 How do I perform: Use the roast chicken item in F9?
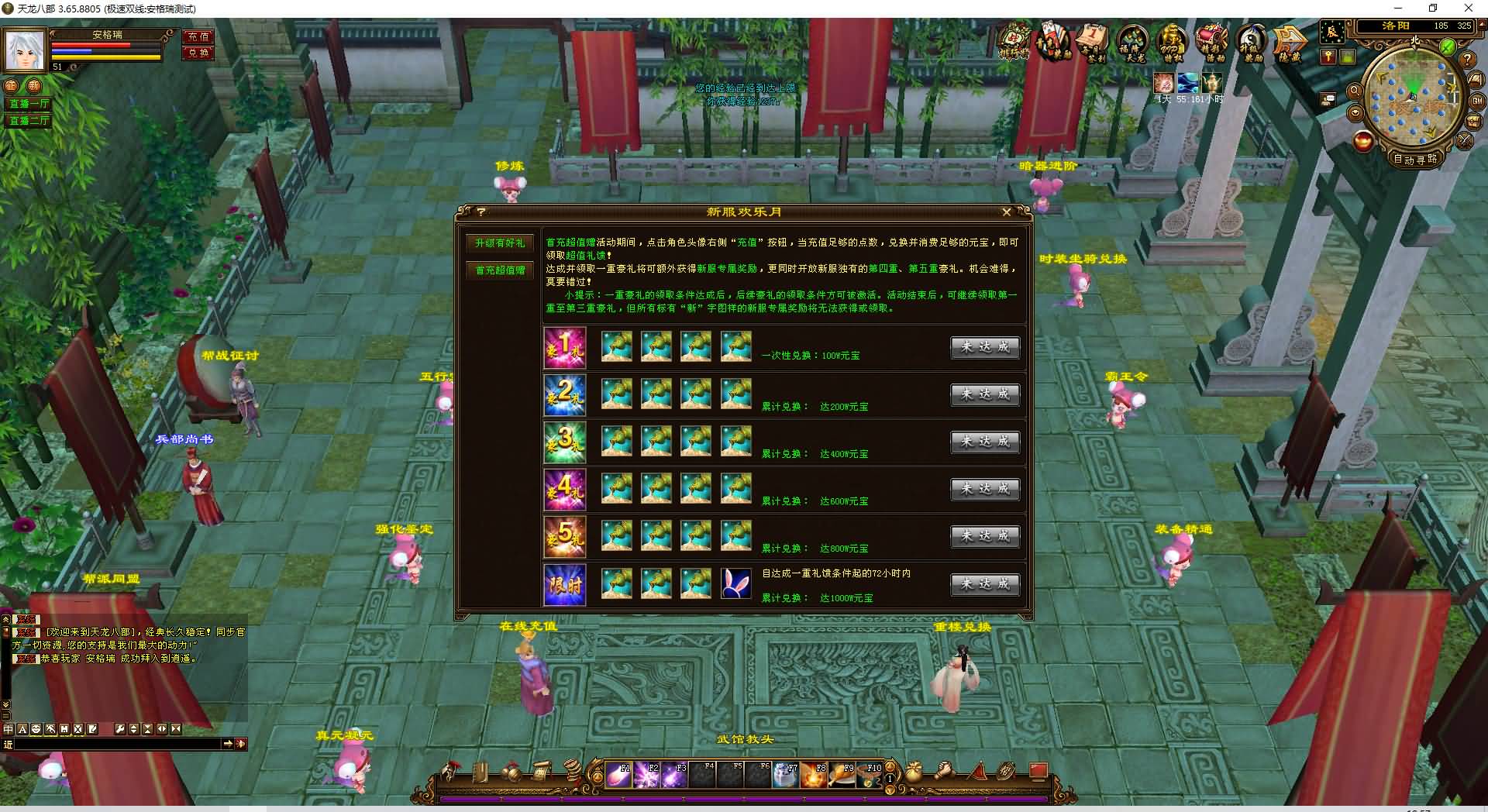[842, 774]
